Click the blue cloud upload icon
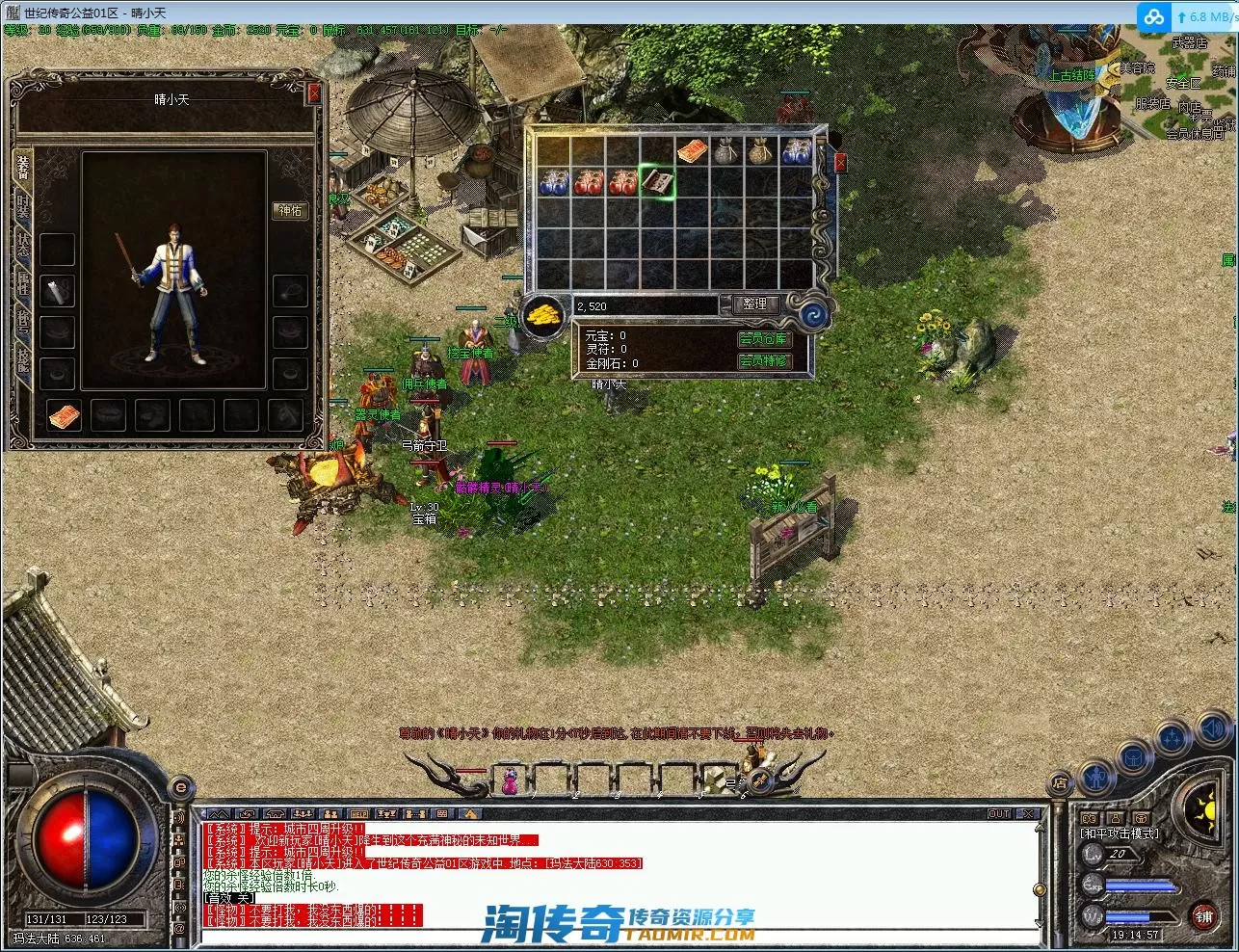Viewport: 1239px width, 952px height. tap(1153, 17)
